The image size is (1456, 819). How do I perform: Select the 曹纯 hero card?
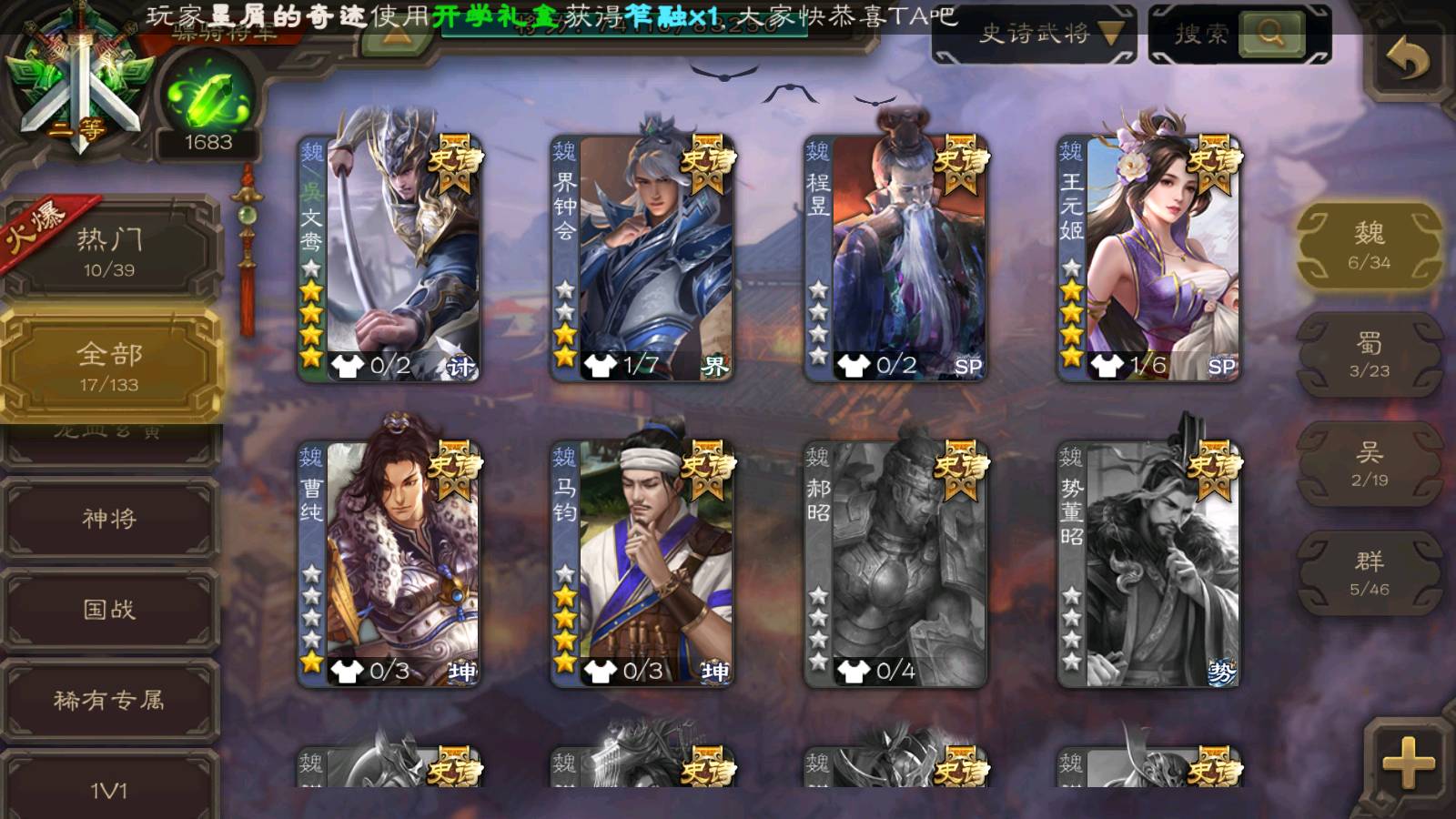[389, 563]
